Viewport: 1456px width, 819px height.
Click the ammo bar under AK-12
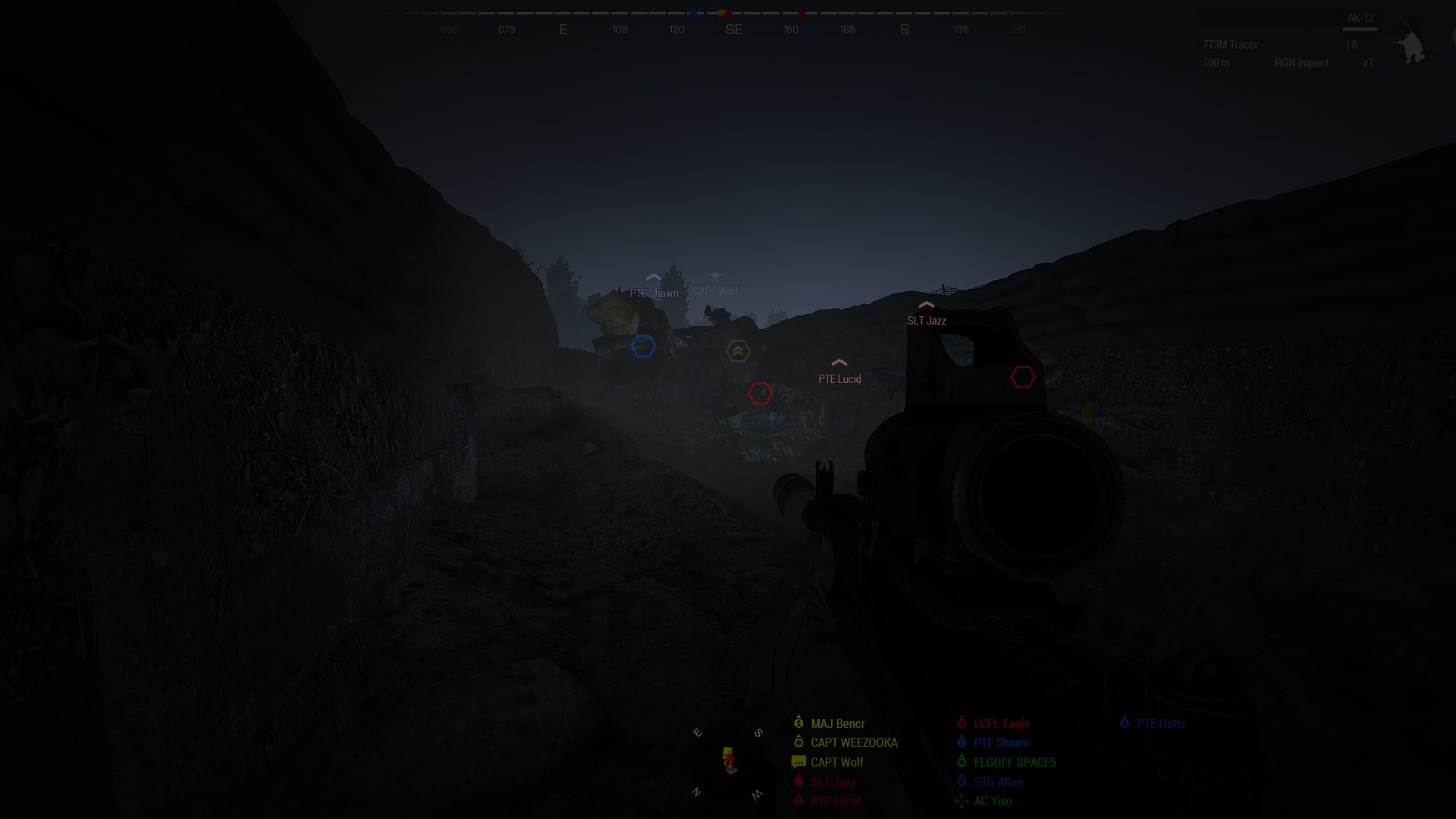(x=1360, y=28)
